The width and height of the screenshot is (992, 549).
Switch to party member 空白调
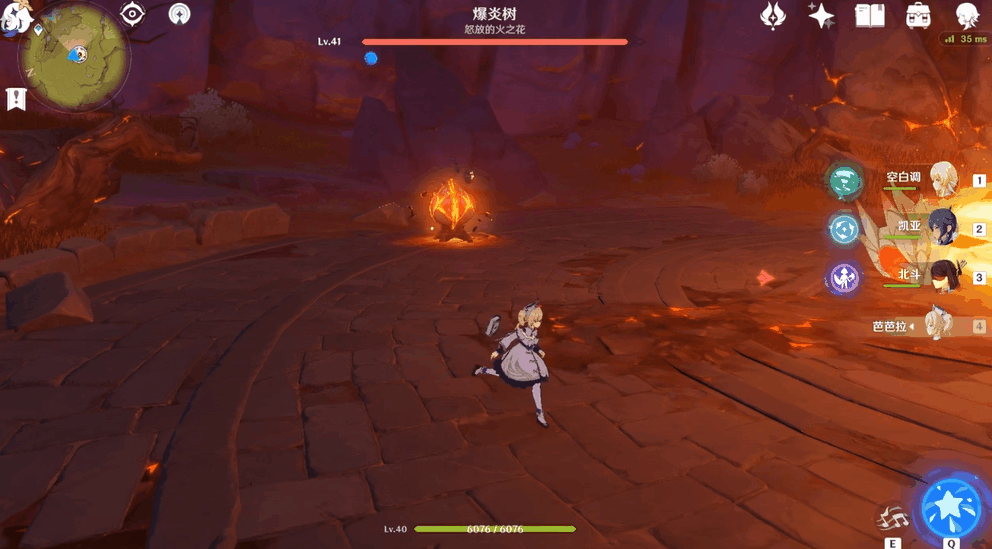pos(943,180)
